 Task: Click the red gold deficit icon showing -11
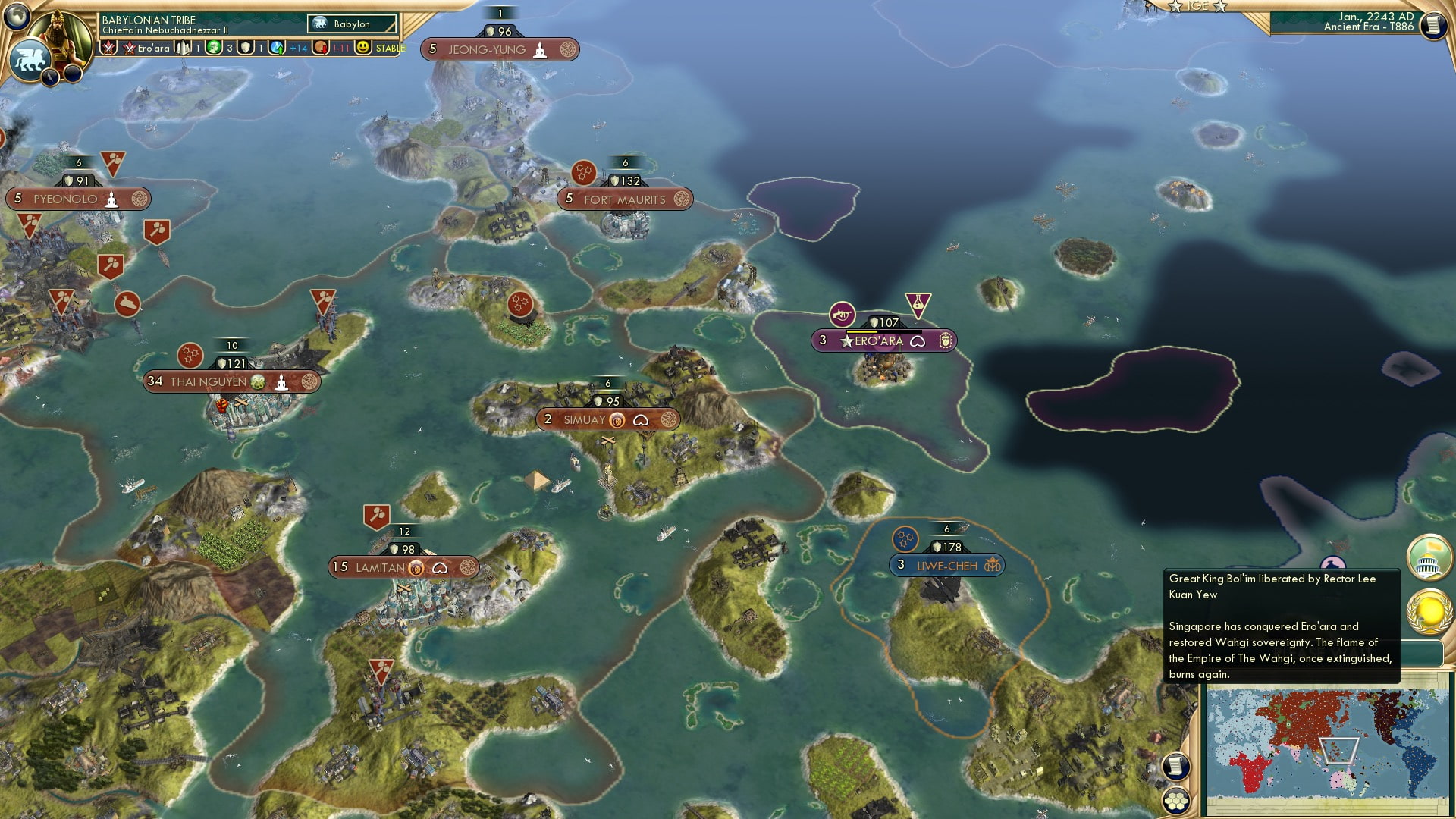(x=322, y=48)
